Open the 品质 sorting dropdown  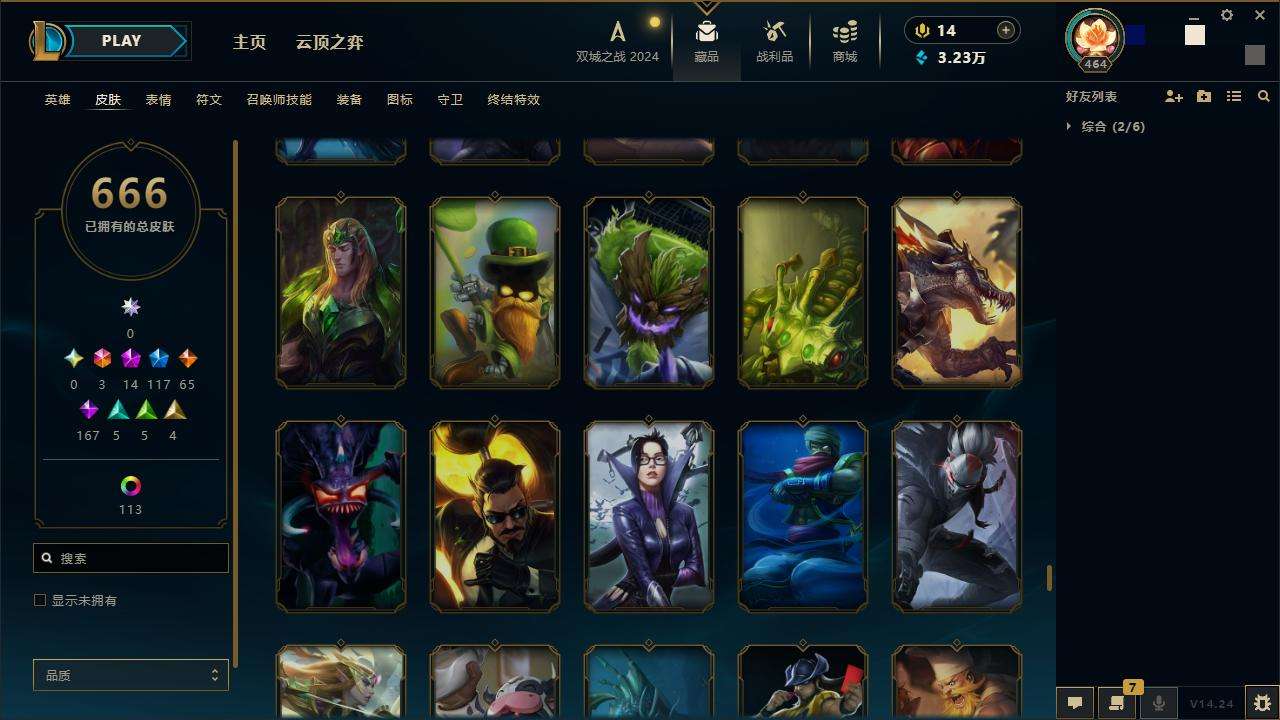tap(131, 676)
